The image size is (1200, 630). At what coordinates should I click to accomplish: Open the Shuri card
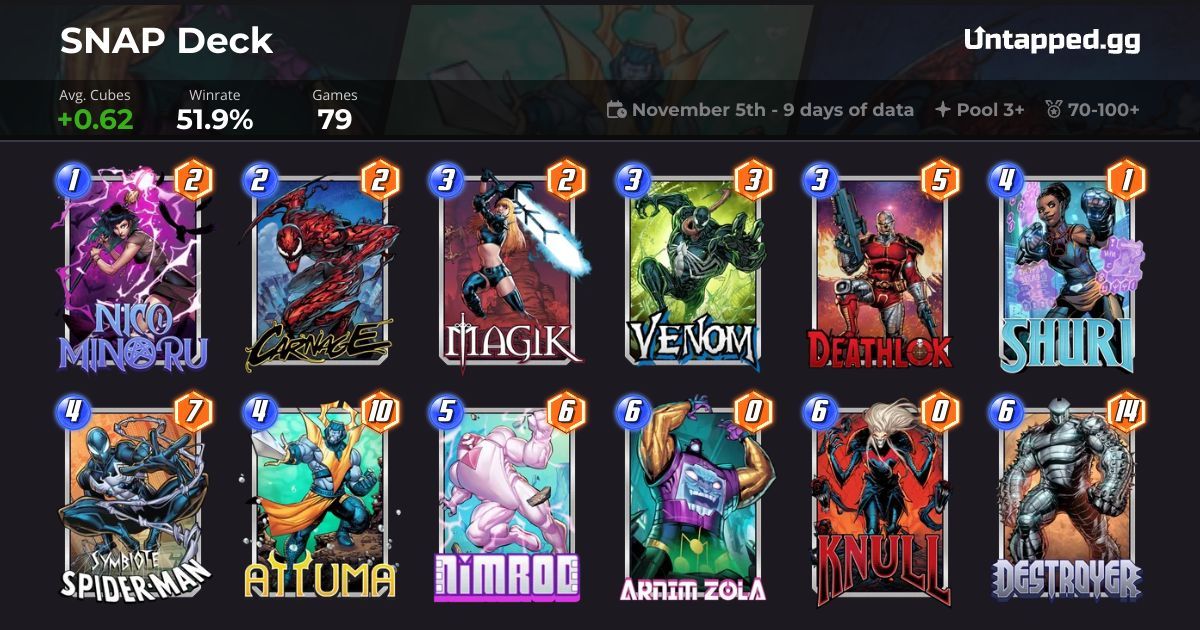coord(1069,270)
